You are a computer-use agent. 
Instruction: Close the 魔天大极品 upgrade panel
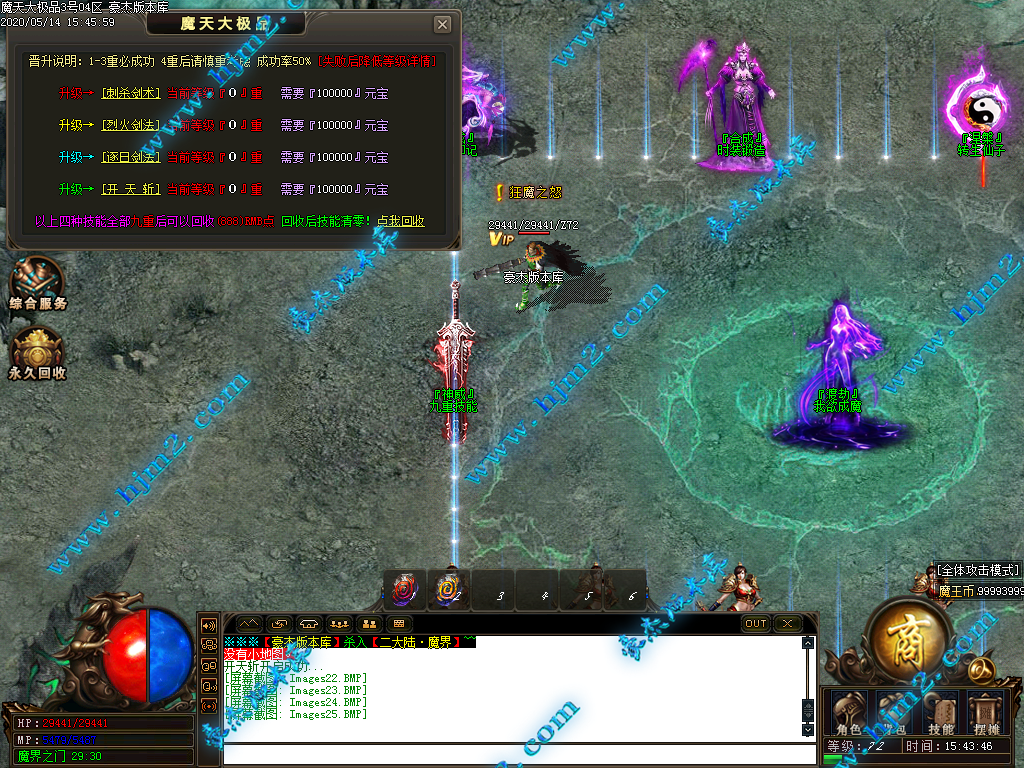coord(442,25)
